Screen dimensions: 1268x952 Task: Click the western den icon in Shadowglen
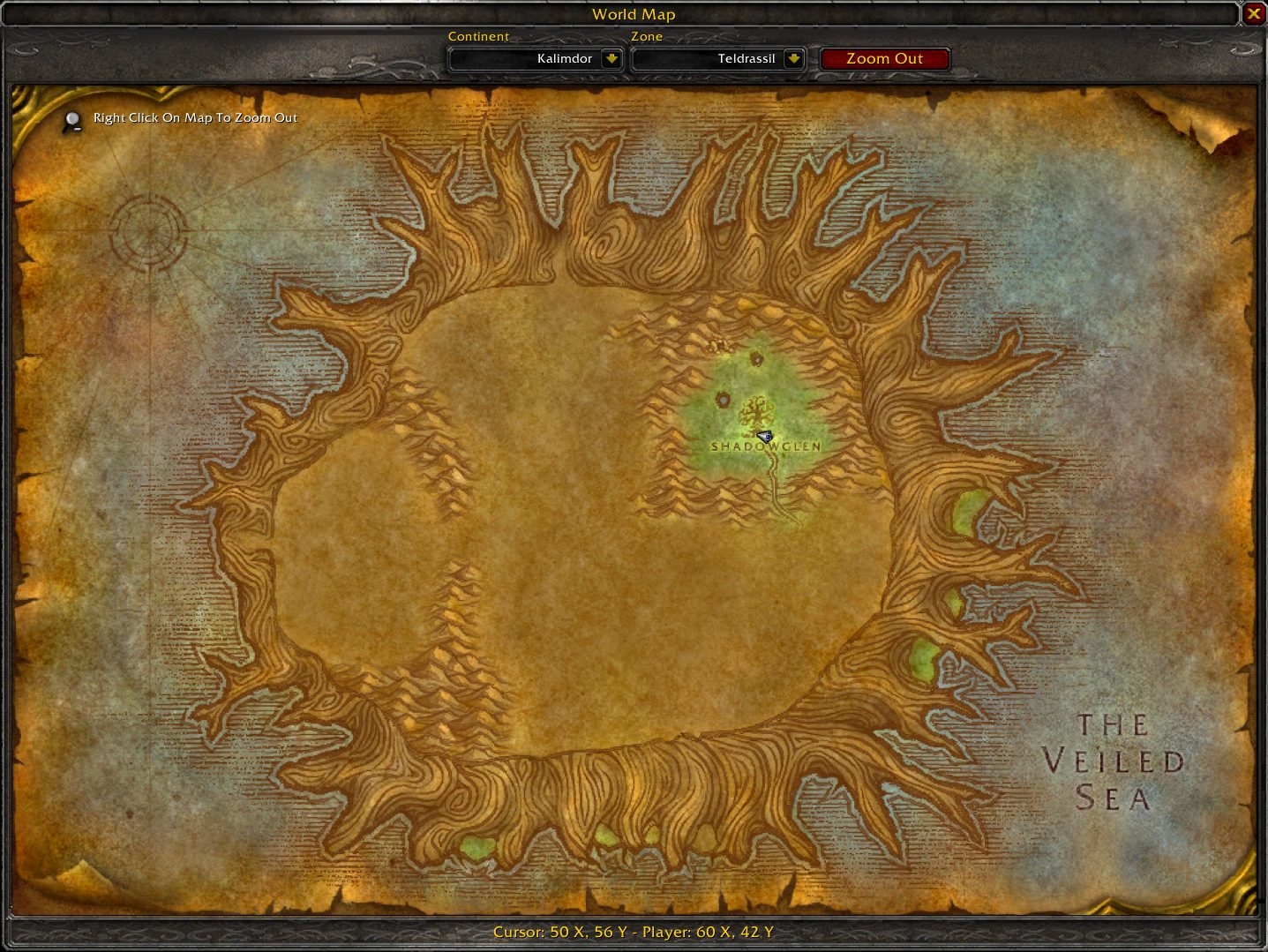pyautogui.click(x=724, y=400)
